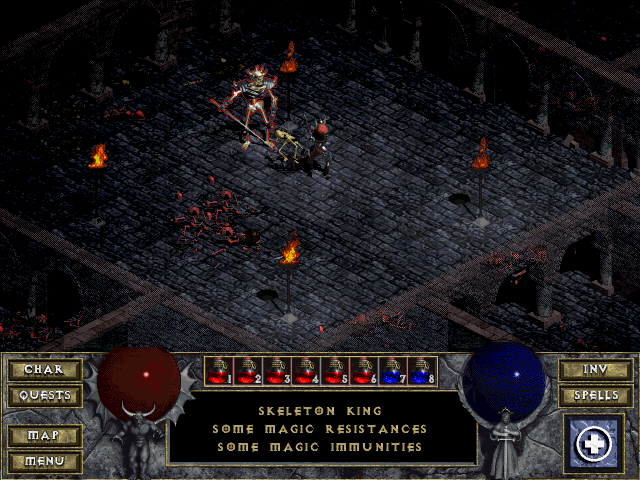Select the red potion in belt slot 2
640x480 pixels.
tap(248, 371)
